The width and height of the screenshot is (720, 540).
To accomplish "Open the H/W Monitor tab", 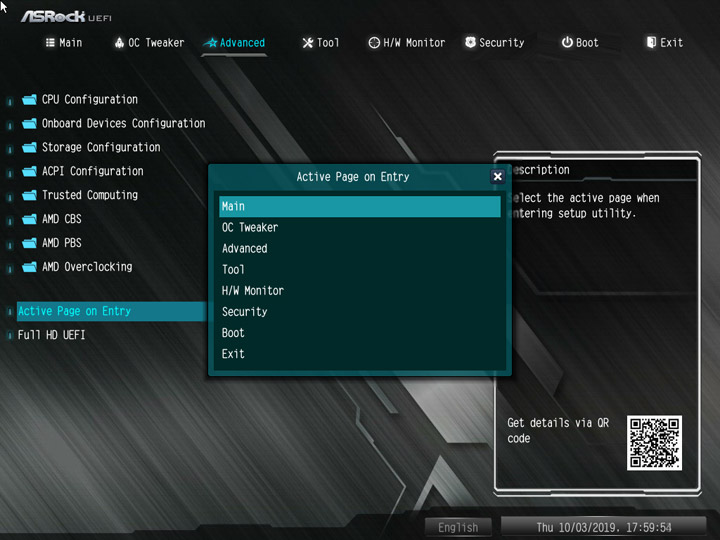I will 406,43.
